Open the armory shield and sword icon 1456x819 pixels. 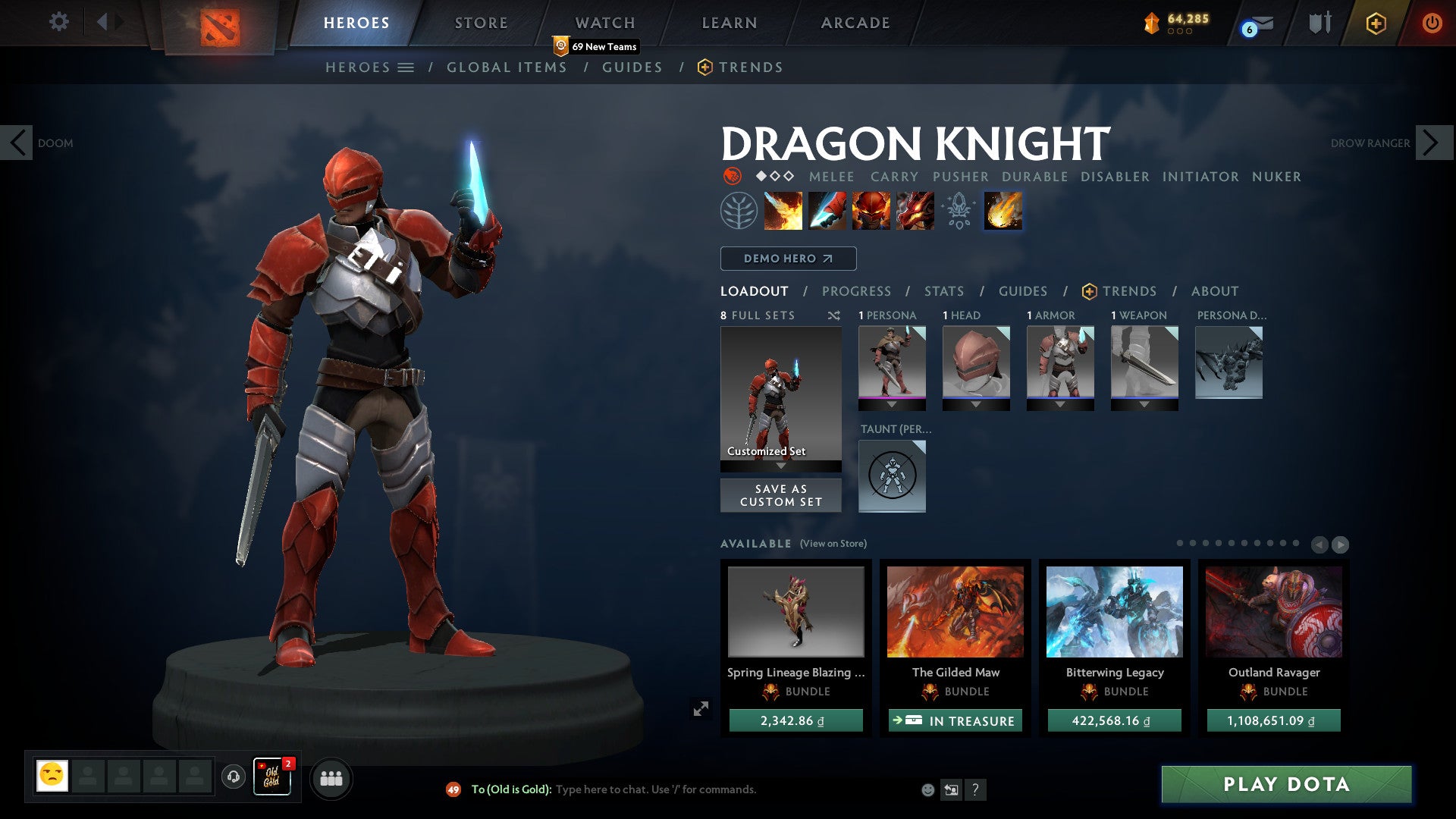1319,23
